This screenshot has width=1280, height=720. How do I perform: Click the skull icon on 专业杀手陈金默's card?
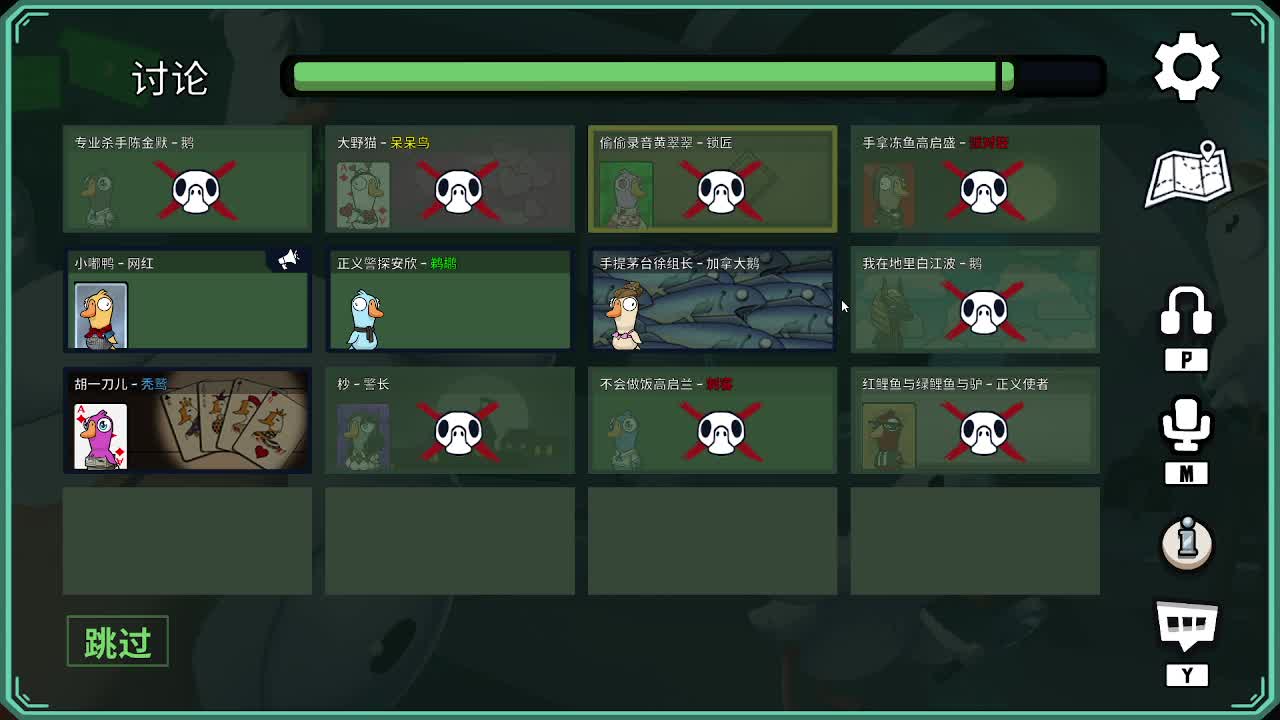click(195, 193)
